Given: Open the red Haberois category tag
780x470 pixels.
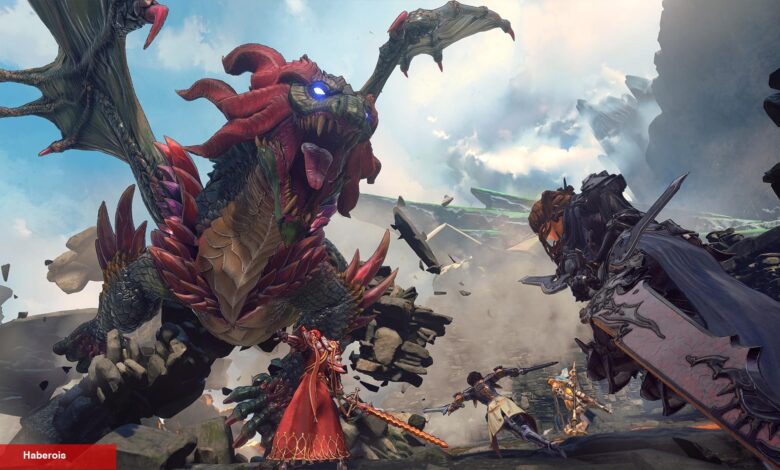Looking at the screenshot, I should (x=47, y=456).
